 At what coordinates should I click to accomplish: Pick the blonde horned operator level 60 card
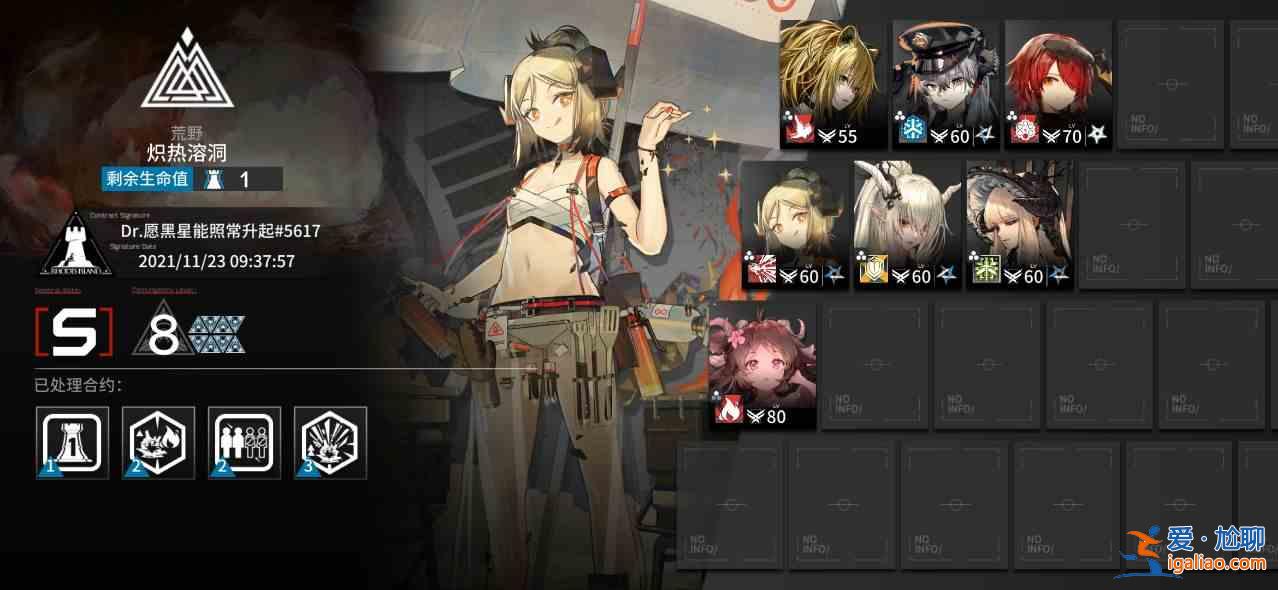click(x=794, y=226)
